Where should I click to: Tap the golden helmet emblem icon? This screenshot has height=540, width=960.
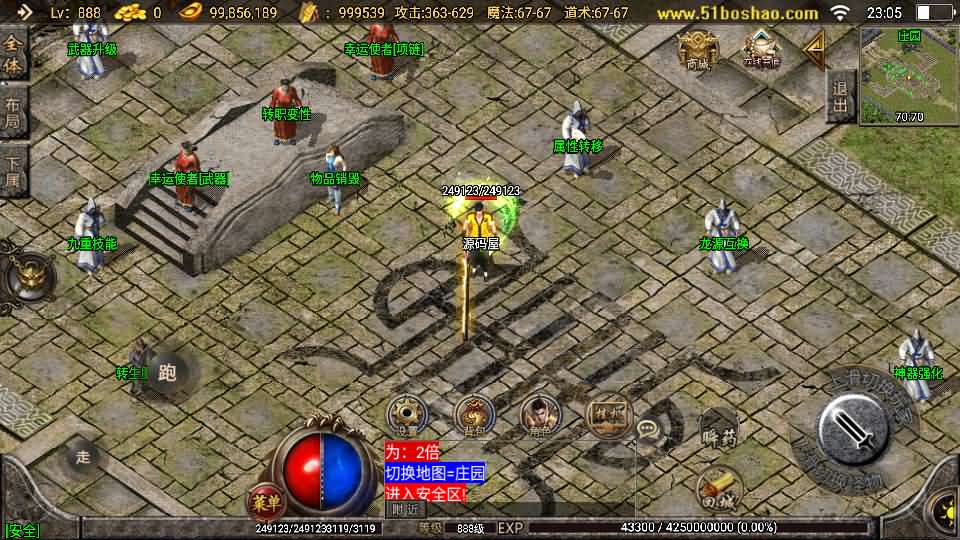[x=25, y=277]
